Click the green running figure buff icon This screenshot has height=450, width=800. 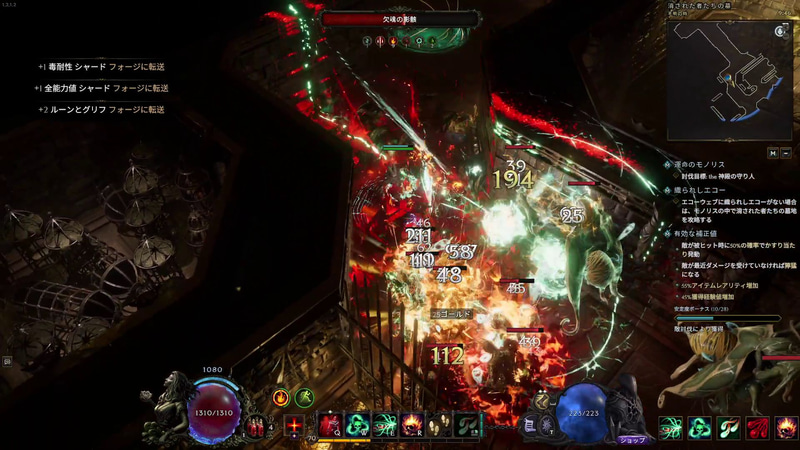point(304,397)
